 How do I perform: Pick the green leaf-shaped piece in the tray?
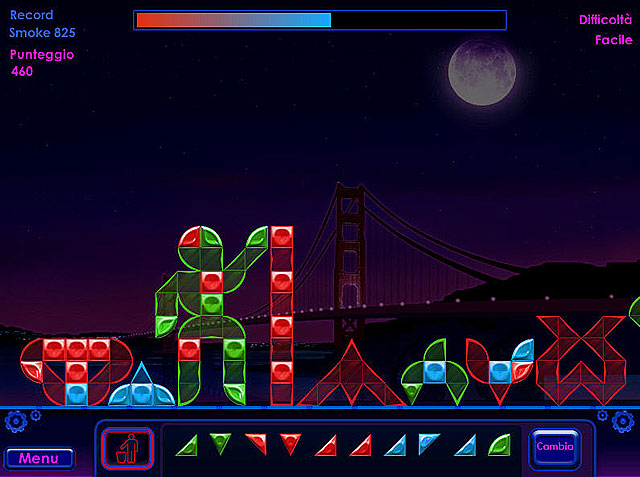[x=498, y=444]
